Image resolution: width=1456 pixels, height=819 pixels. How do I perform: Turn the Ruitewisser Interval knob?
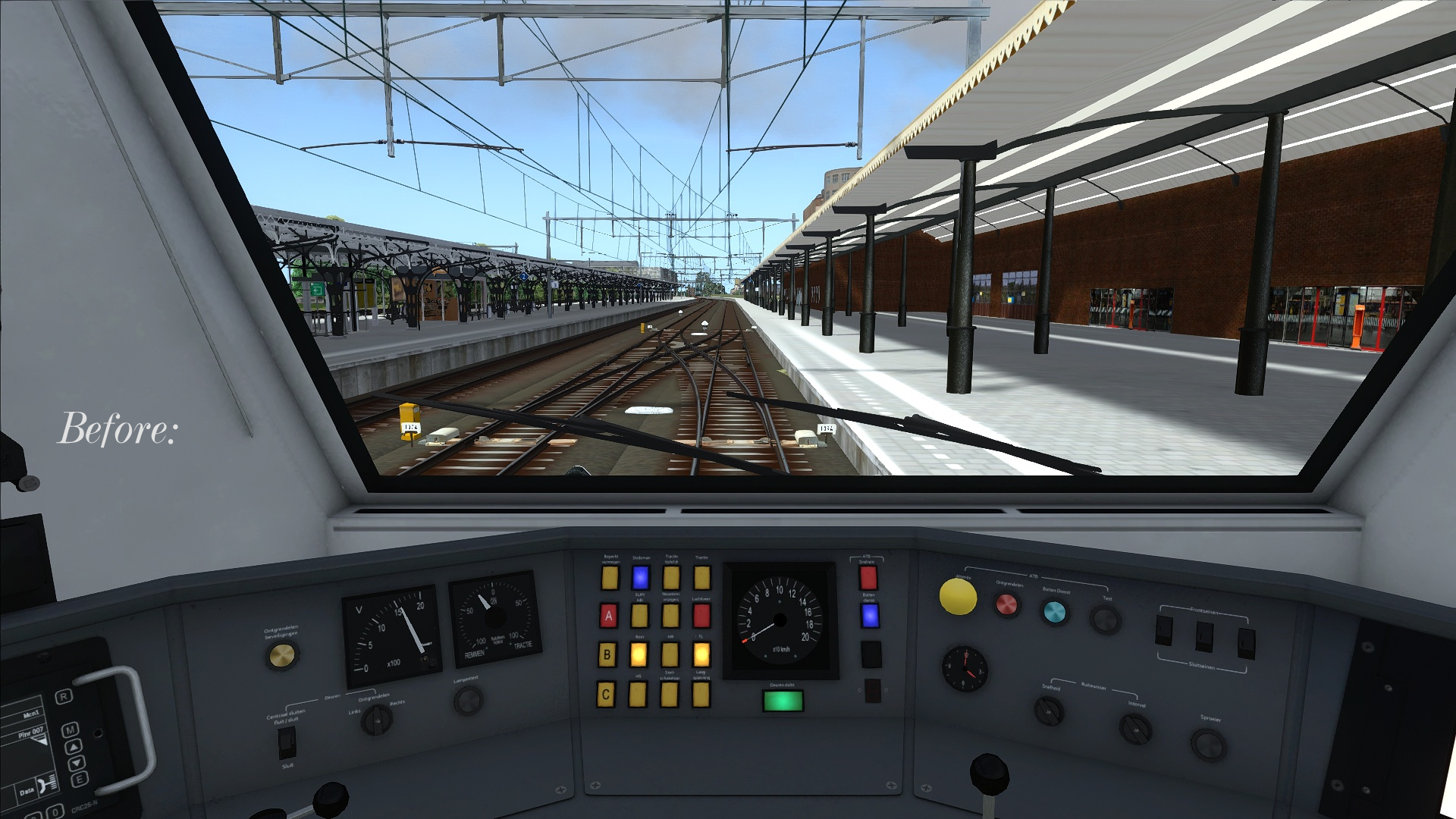point(1134,730)
